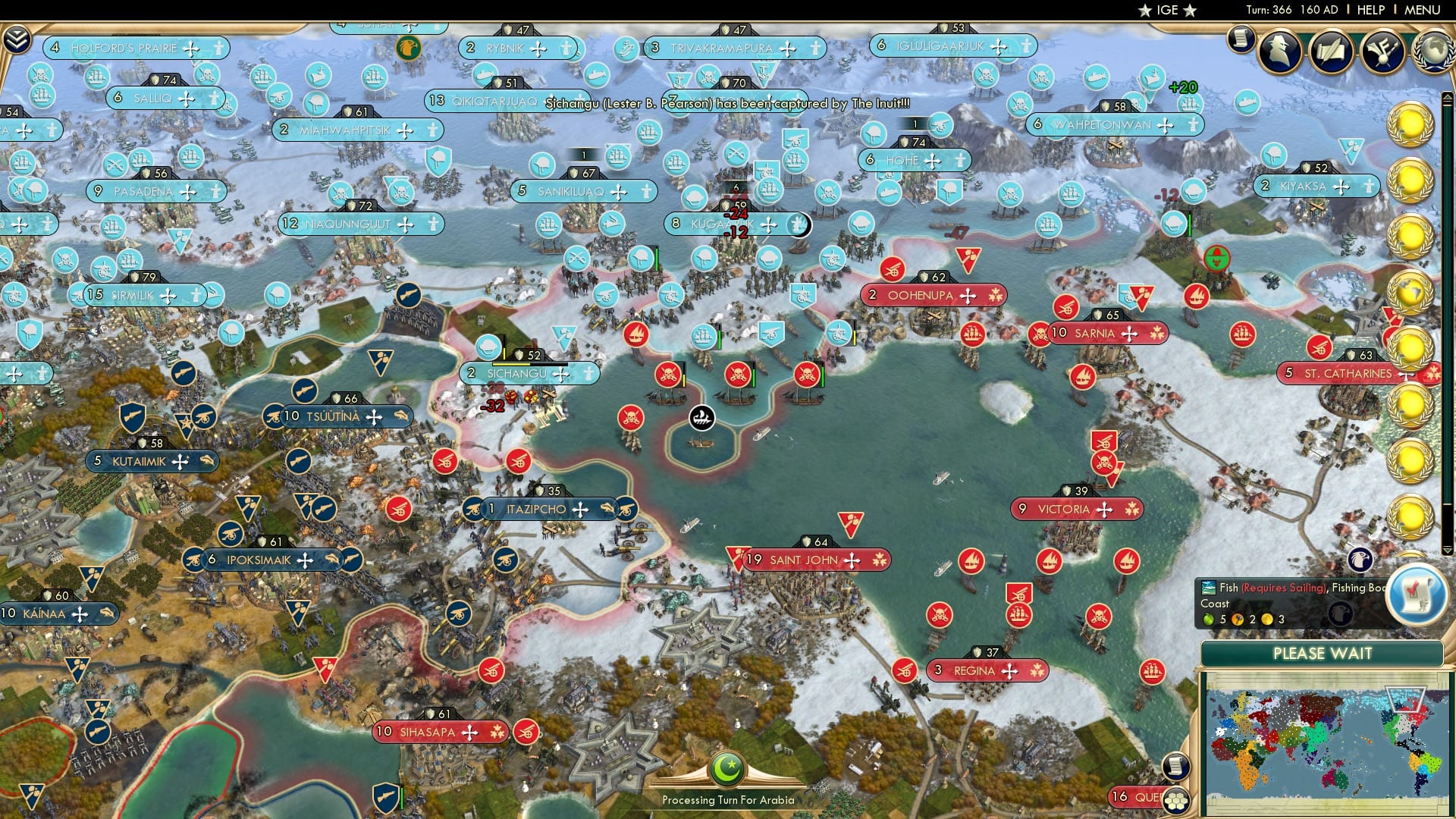The image size is (1456, 819).
Task: Click a red crossed-swords pirate unit flag
Action: (670, 375)
